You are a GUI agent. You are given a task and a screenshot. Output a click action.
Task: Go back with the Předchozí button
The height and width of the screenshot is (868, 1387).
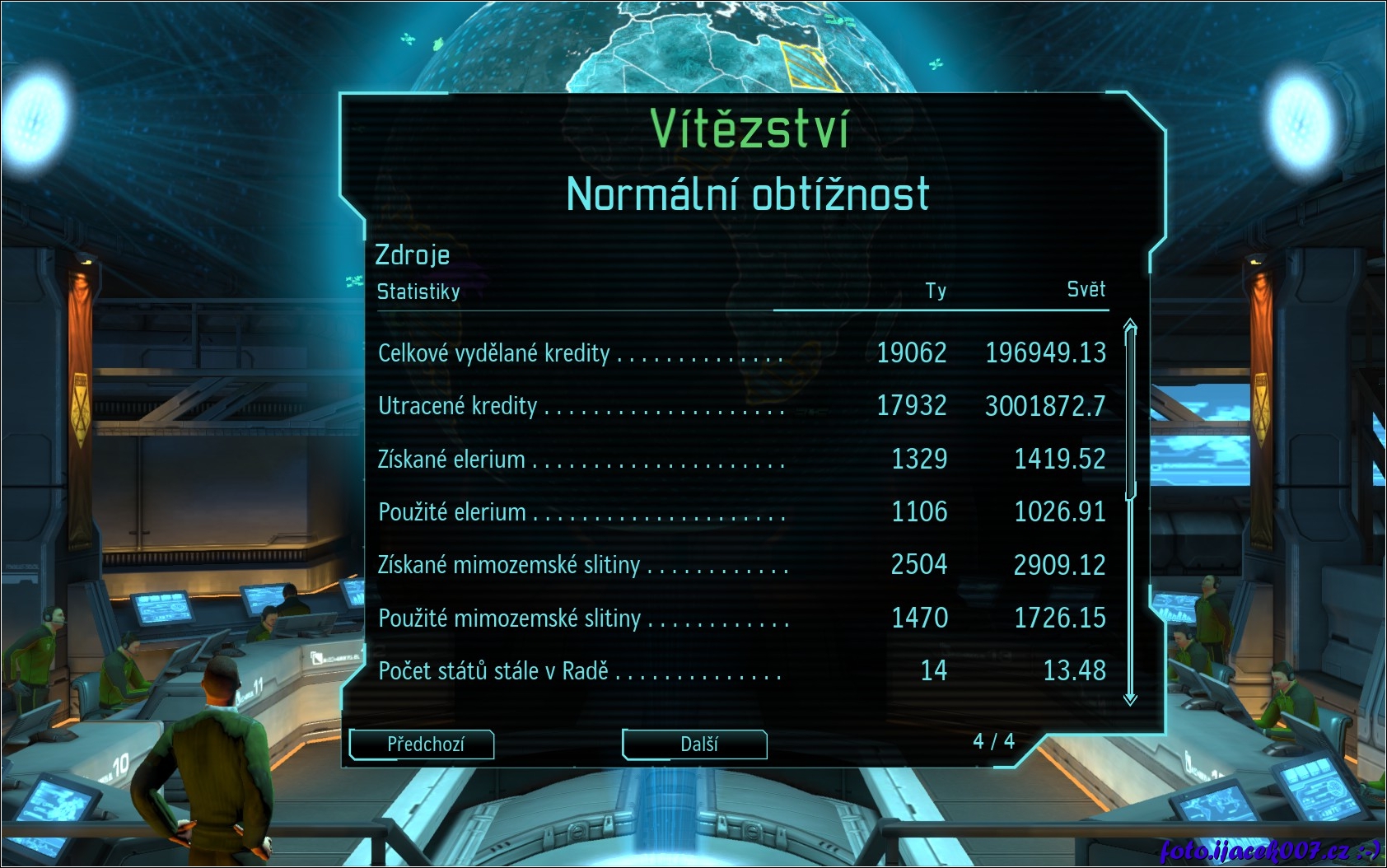423,744
